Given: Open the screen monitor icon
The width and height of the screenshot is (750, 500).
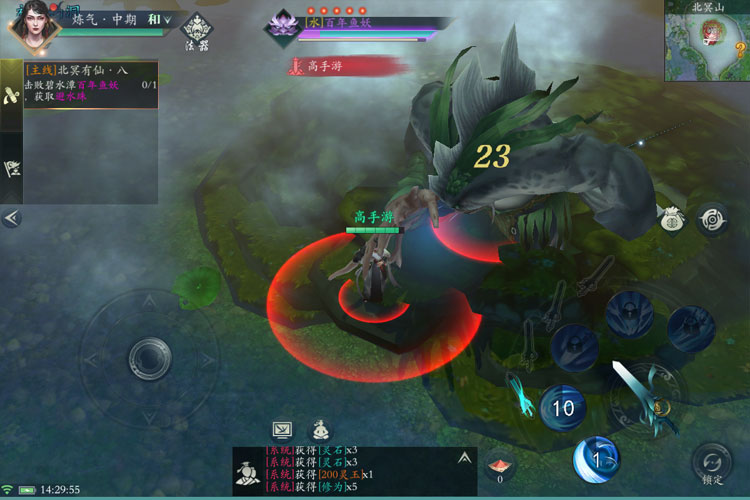Looking at the screenshot, I should [282, 430].
